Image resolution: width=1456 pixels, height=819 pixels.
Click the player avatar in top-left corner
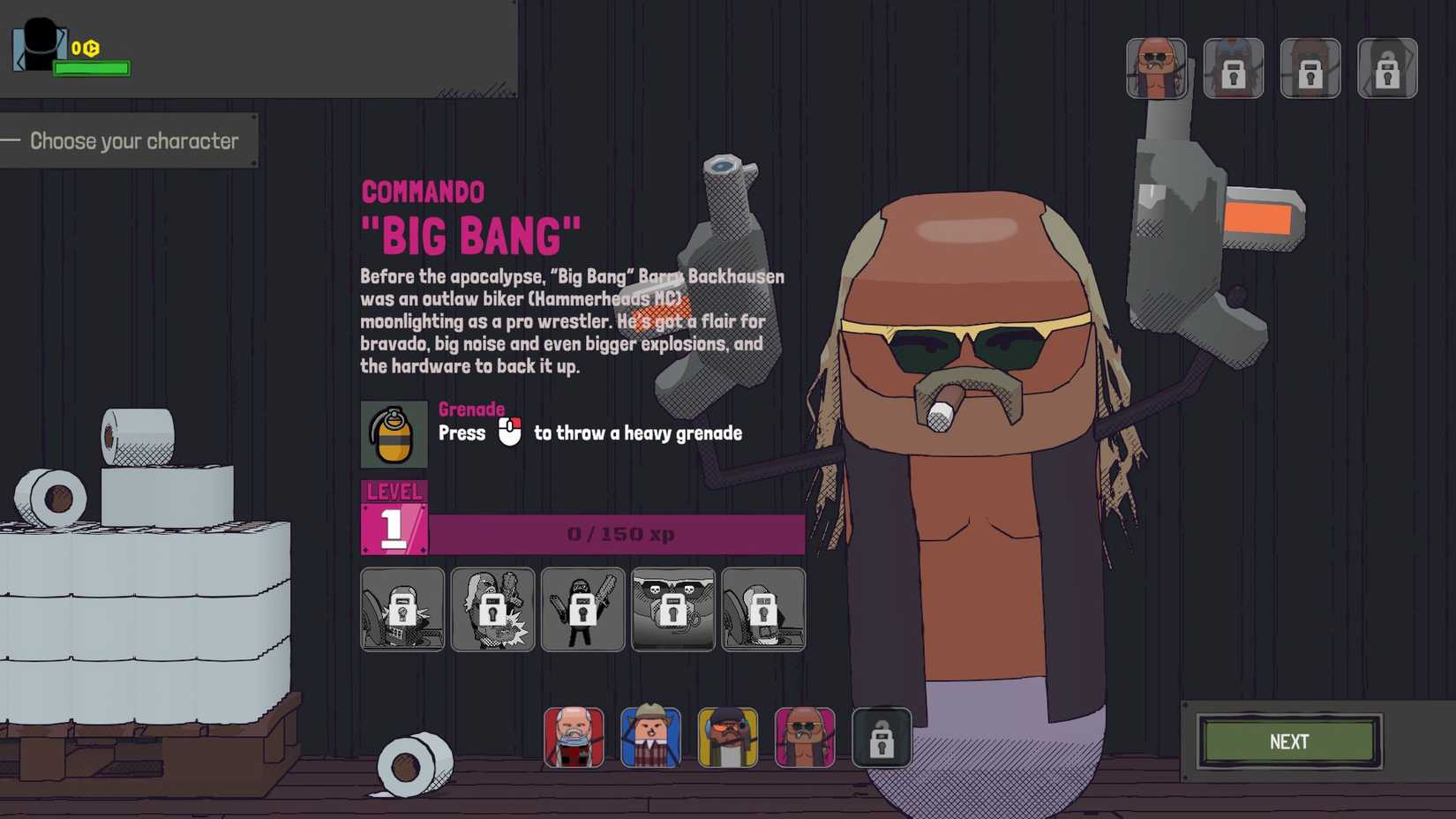pos(37,44)
